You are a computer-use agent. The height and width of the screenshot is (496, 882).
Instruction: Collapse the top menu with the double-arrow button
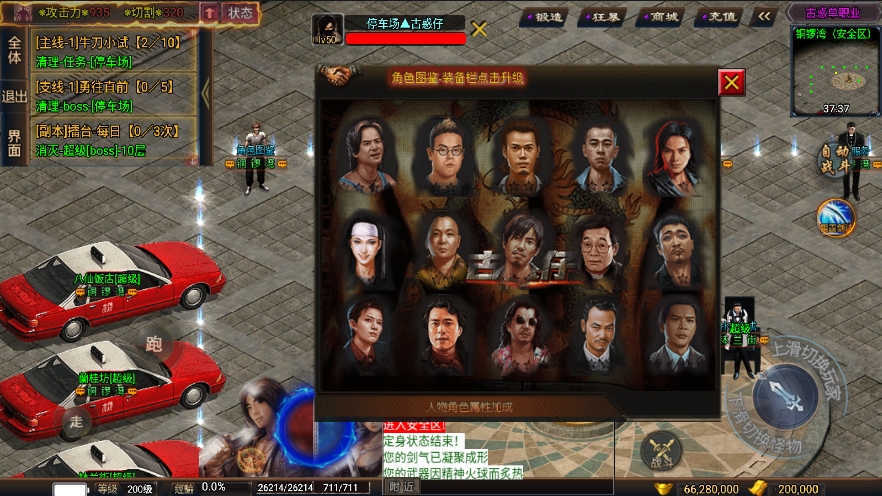tap(765, 16)
